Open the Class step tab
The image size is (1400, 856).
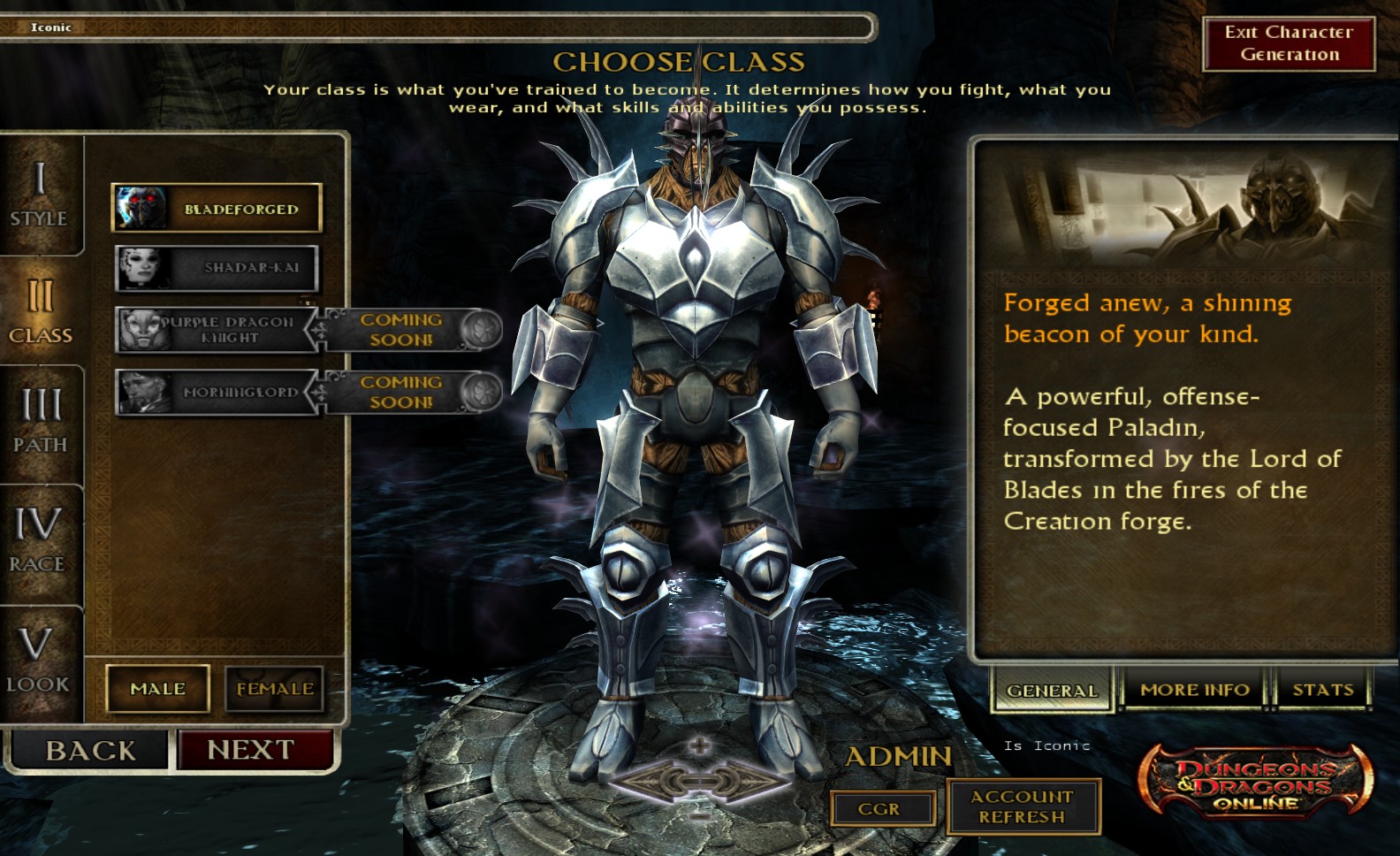point(40,310)
